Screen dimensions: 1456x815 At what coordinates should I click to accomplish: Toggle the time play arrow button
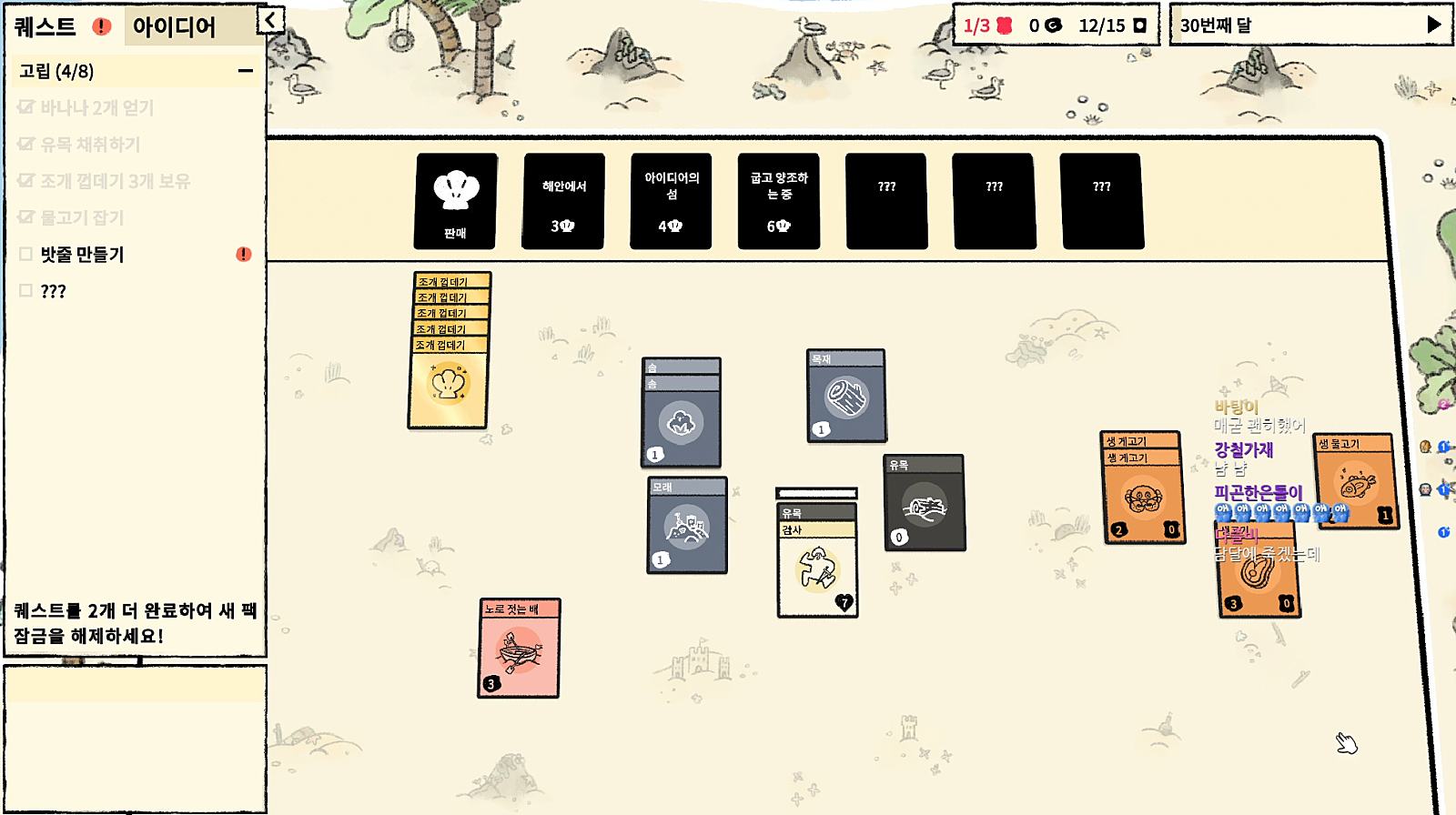tap(1433, 25)
